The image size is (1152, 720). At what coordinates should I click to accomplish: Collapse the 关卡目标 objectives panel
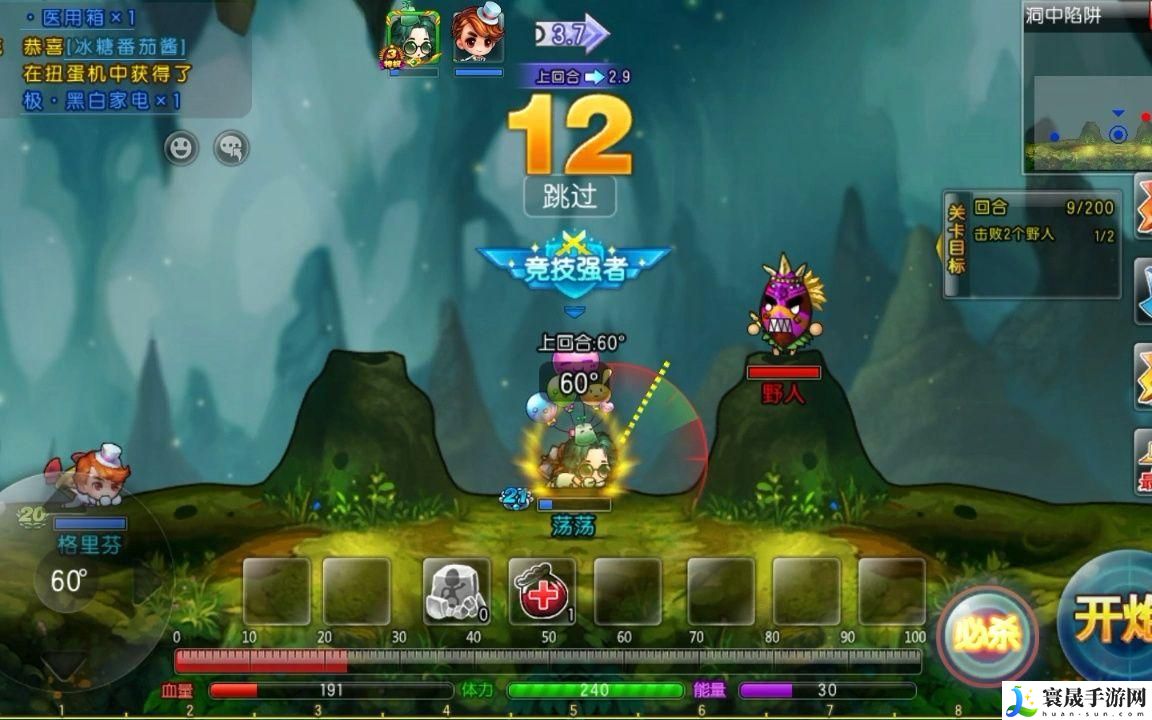point(957,245)
